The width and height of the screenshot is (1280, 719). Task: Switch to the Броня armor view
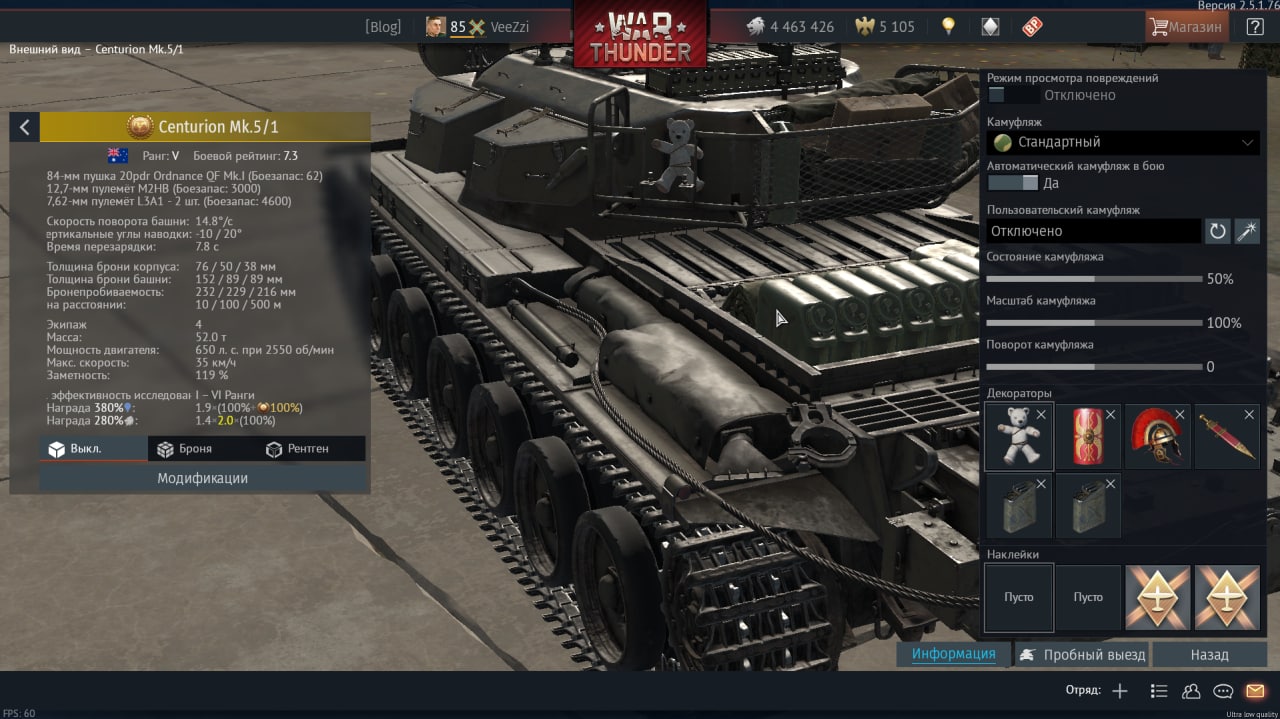(x=184, y=449)
